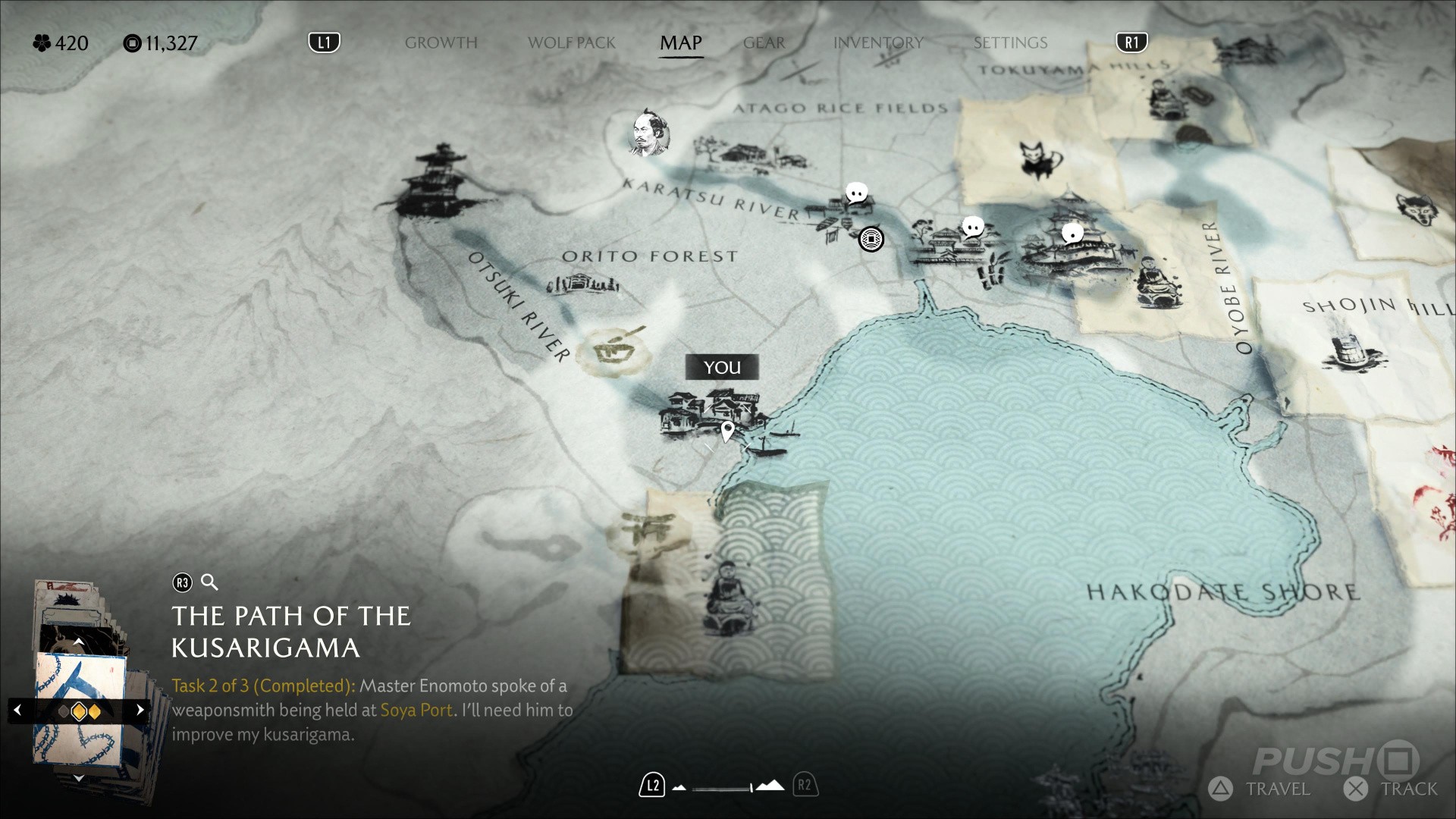The image size is (1456, 819).
Task: Show the previous quest card with left arrow
Action: coord(18,711)
